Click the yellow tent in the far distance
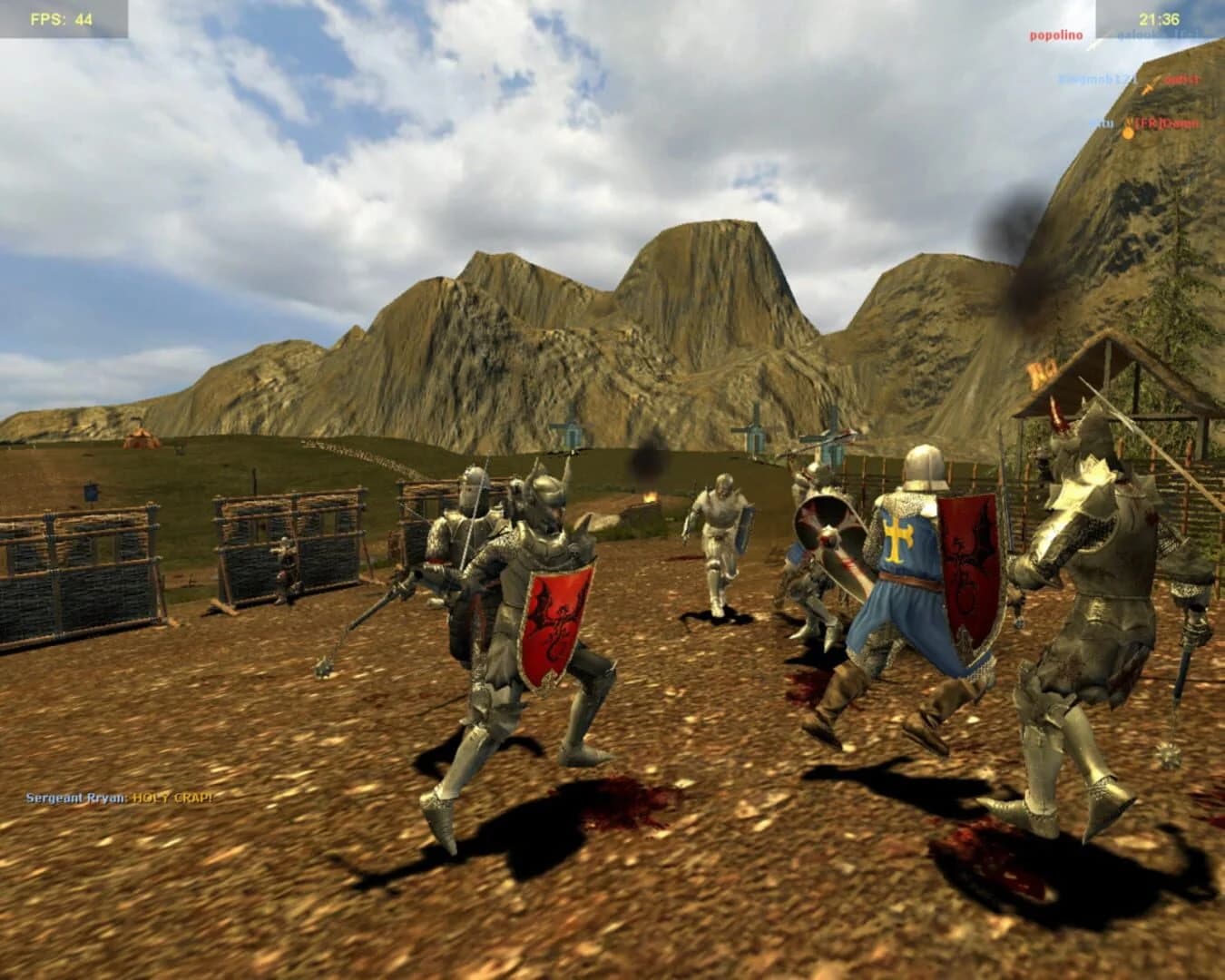 click(x=139, y=440)
